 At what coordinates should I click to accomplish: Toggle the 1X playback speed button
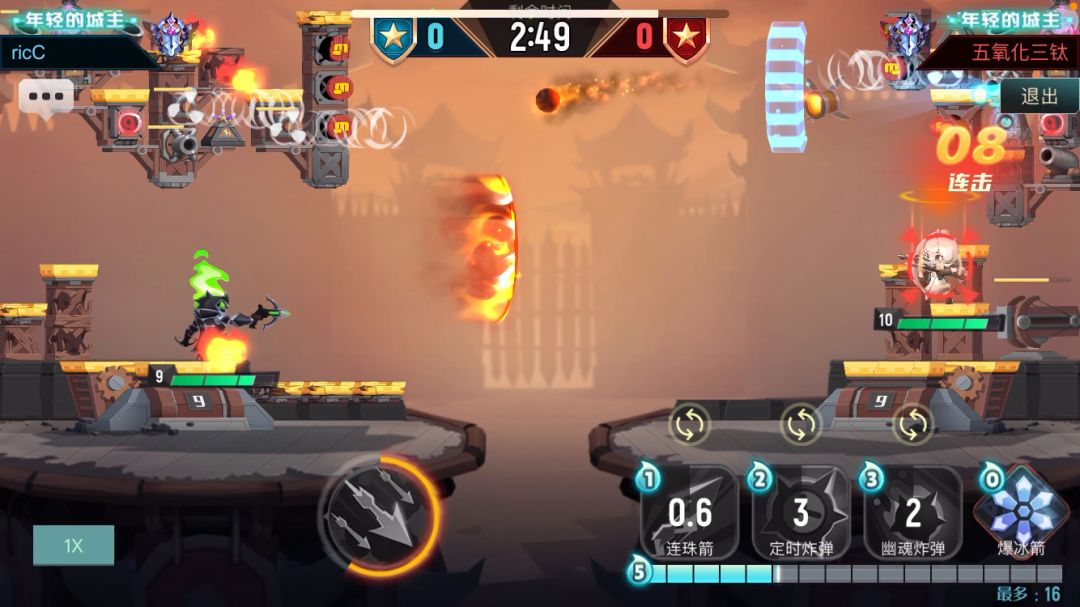(73, 546)
